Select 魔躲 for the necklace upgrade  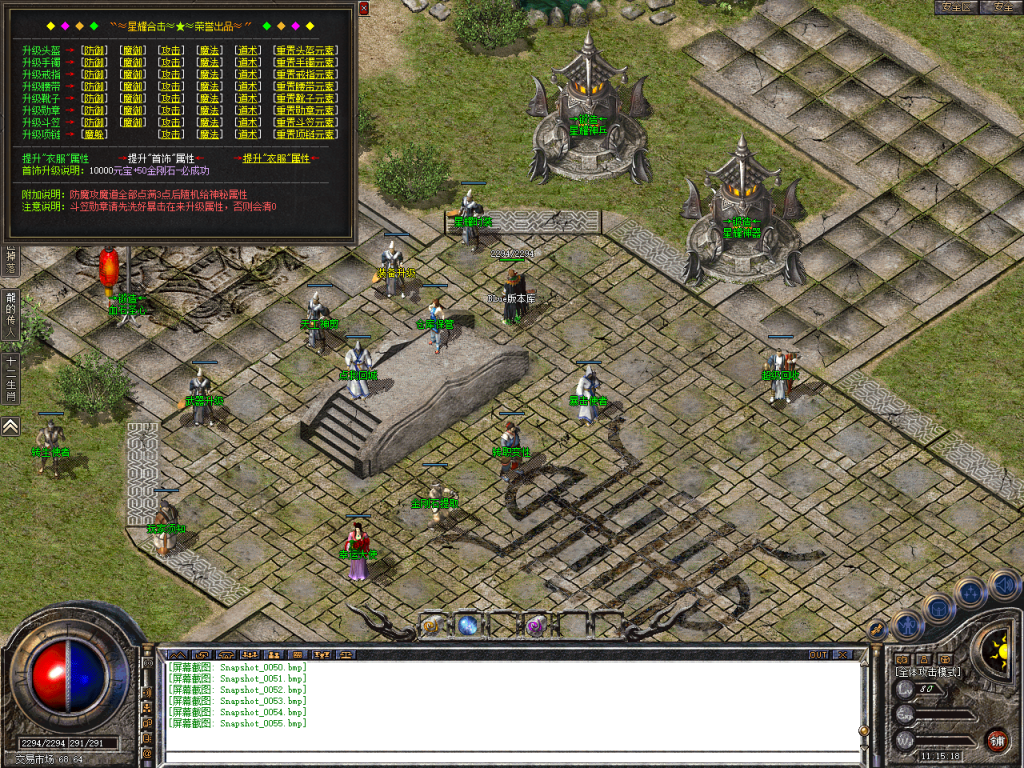(94, 134)
